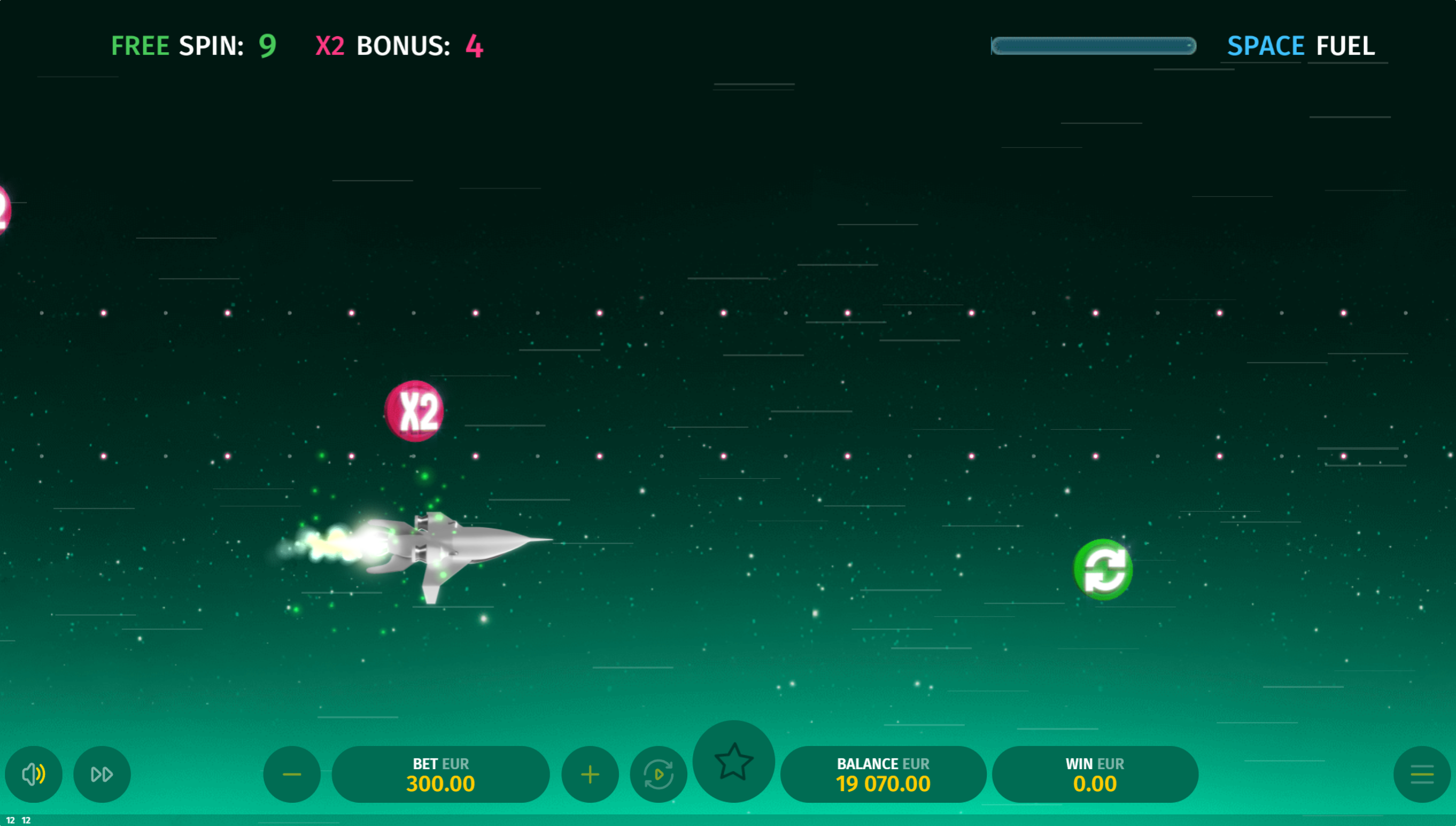Decrease the bet with the minus button
The height and width of the screenshot is (826, 1456).
click(292, 774)
